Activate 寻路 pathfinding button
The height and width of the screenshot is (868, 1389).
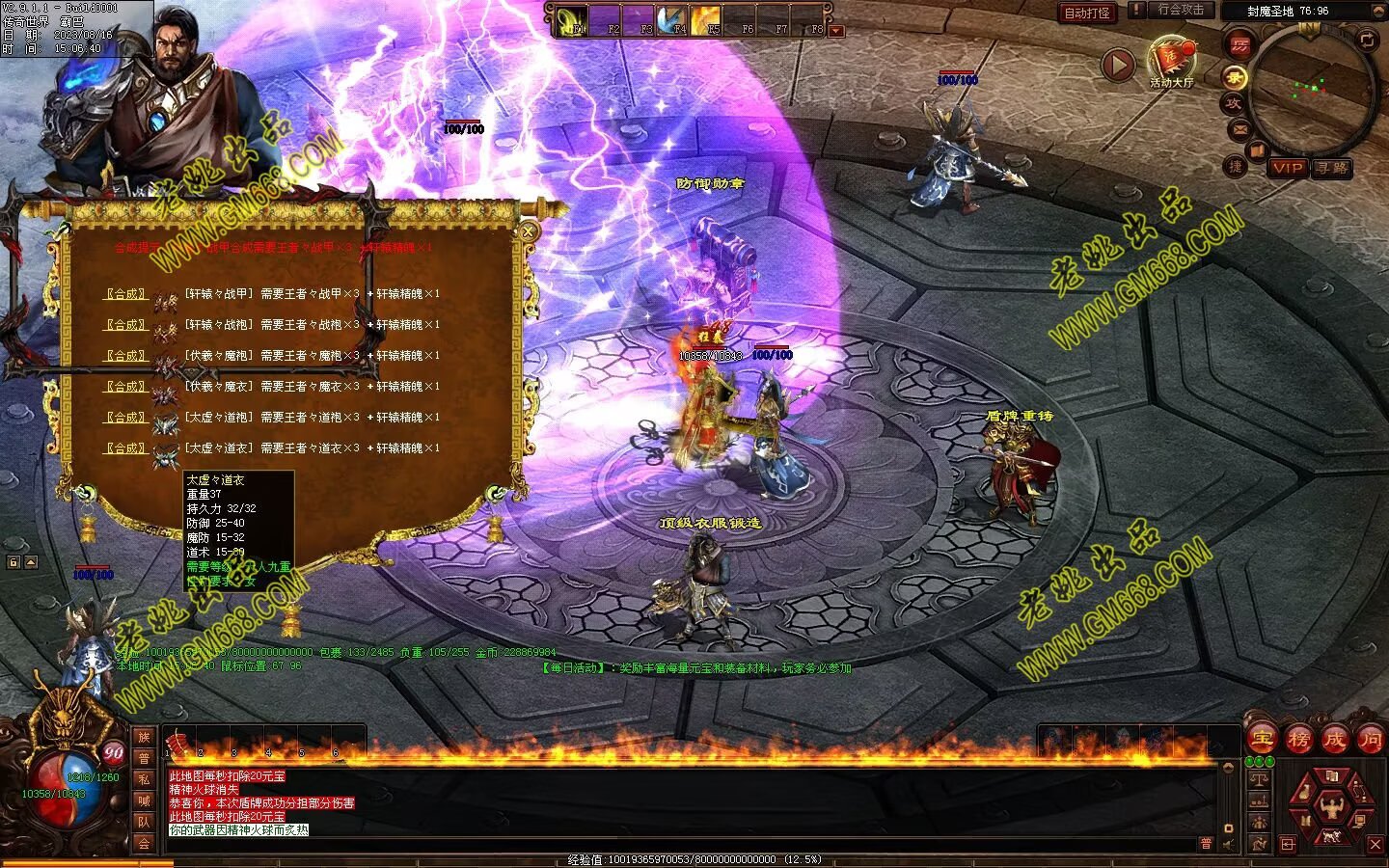[1332, 168]
